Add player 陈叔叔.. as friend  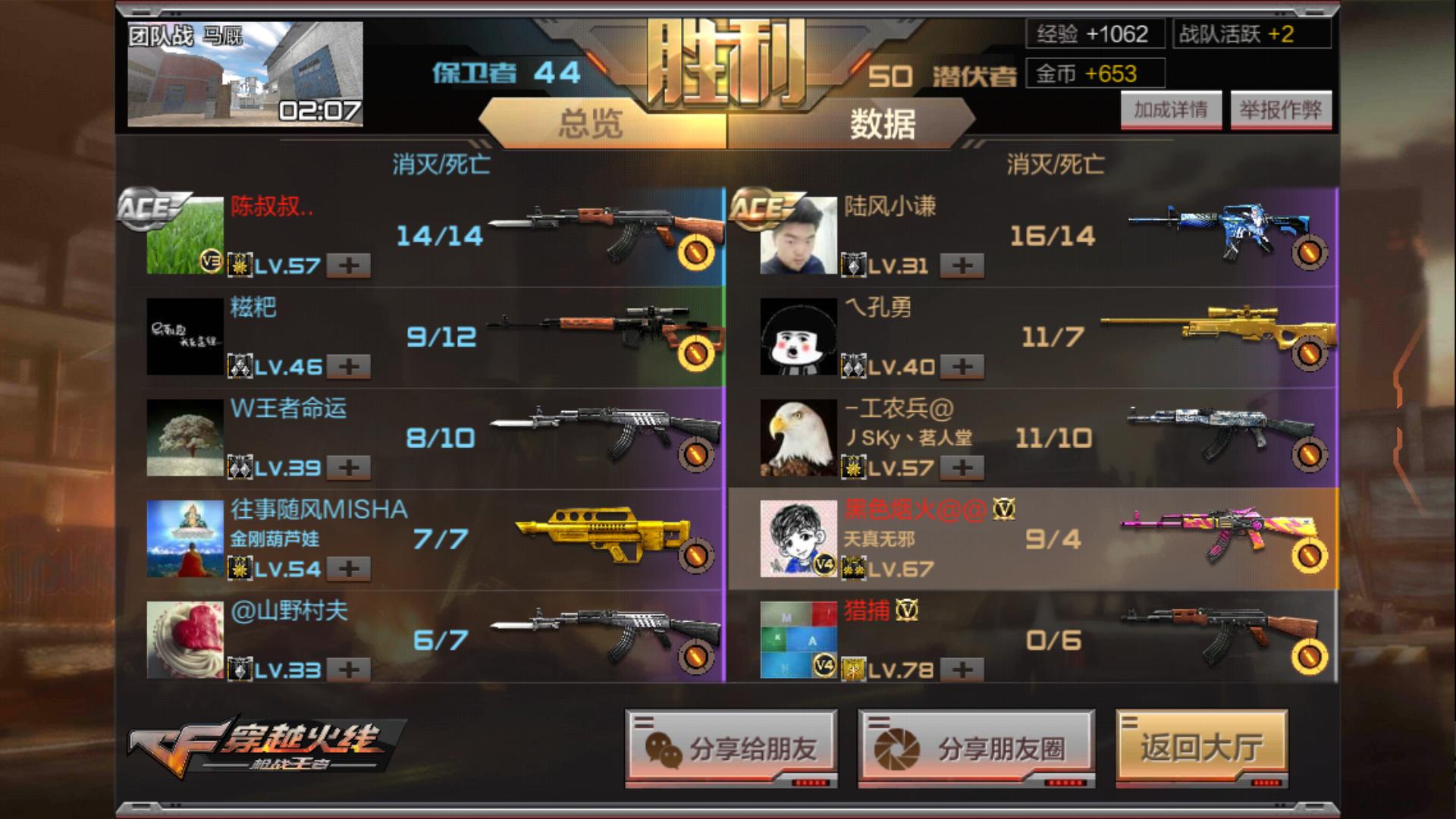click(349, 265)
